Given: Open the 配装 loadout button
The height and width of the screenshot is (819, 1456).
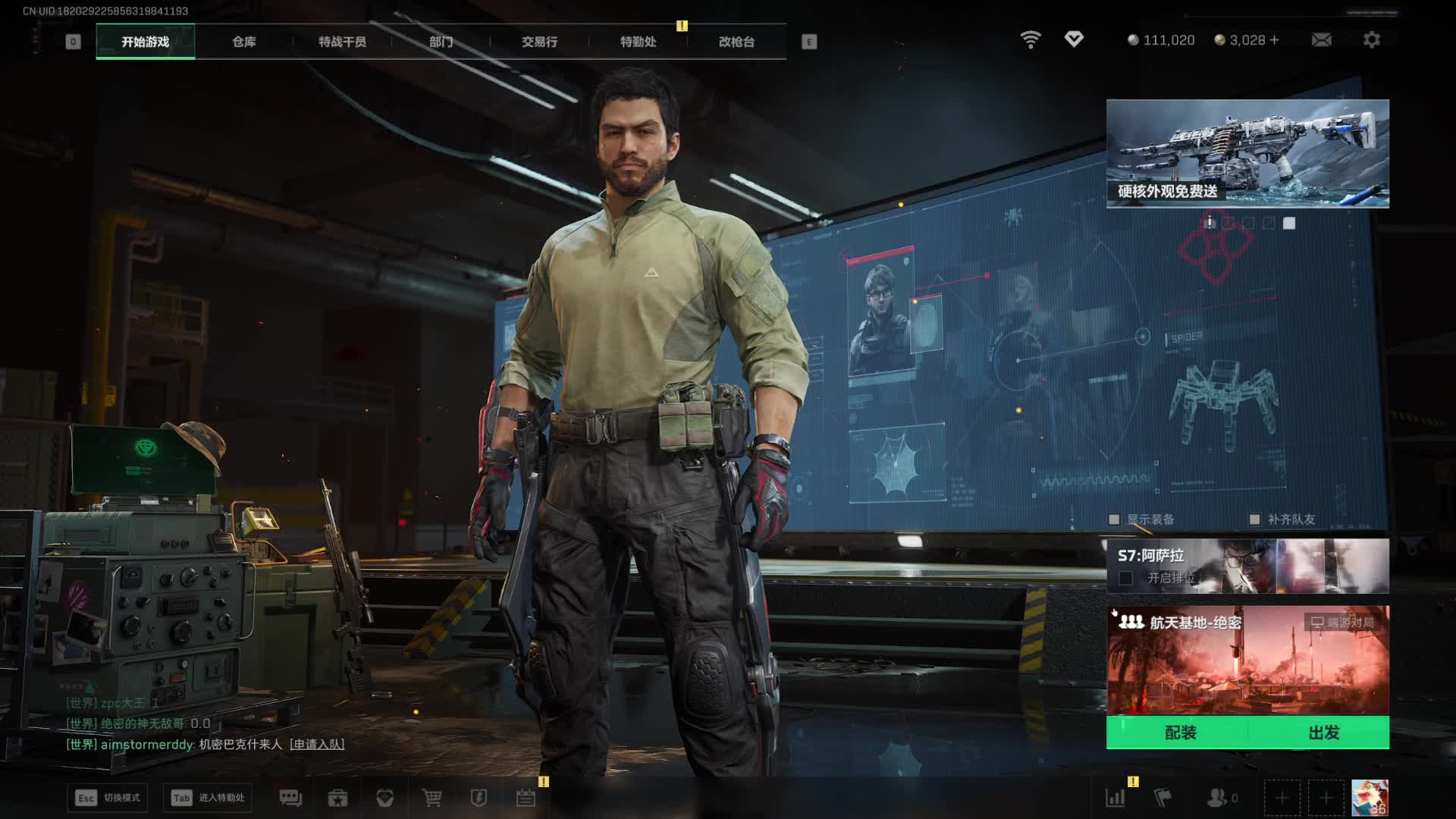Looking at the screenshot, I should point(1180,733).
